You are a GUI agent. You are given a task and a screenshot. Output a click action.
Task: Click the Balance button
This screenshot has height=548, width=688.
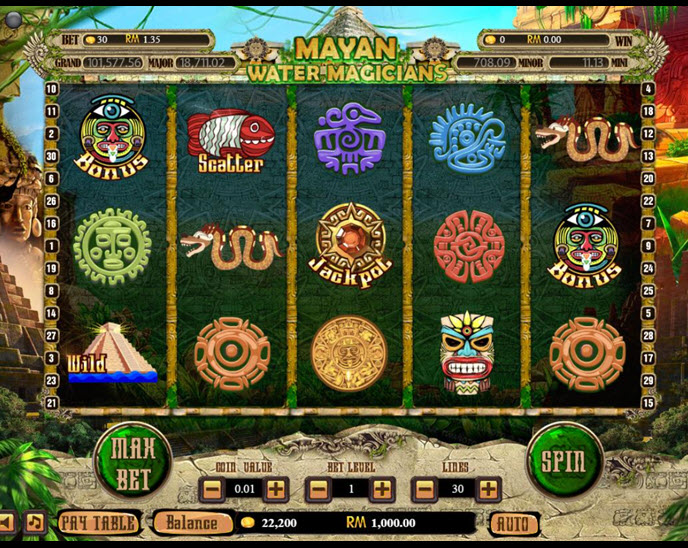[191, 522]
